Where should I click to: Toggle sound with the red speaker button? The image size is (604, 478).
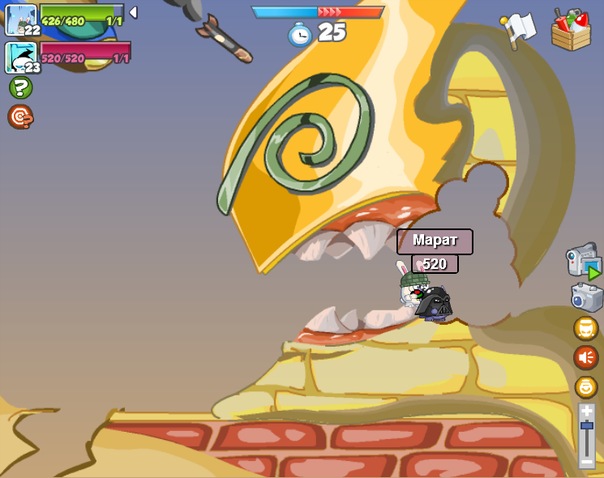click(x=586, y=357)
